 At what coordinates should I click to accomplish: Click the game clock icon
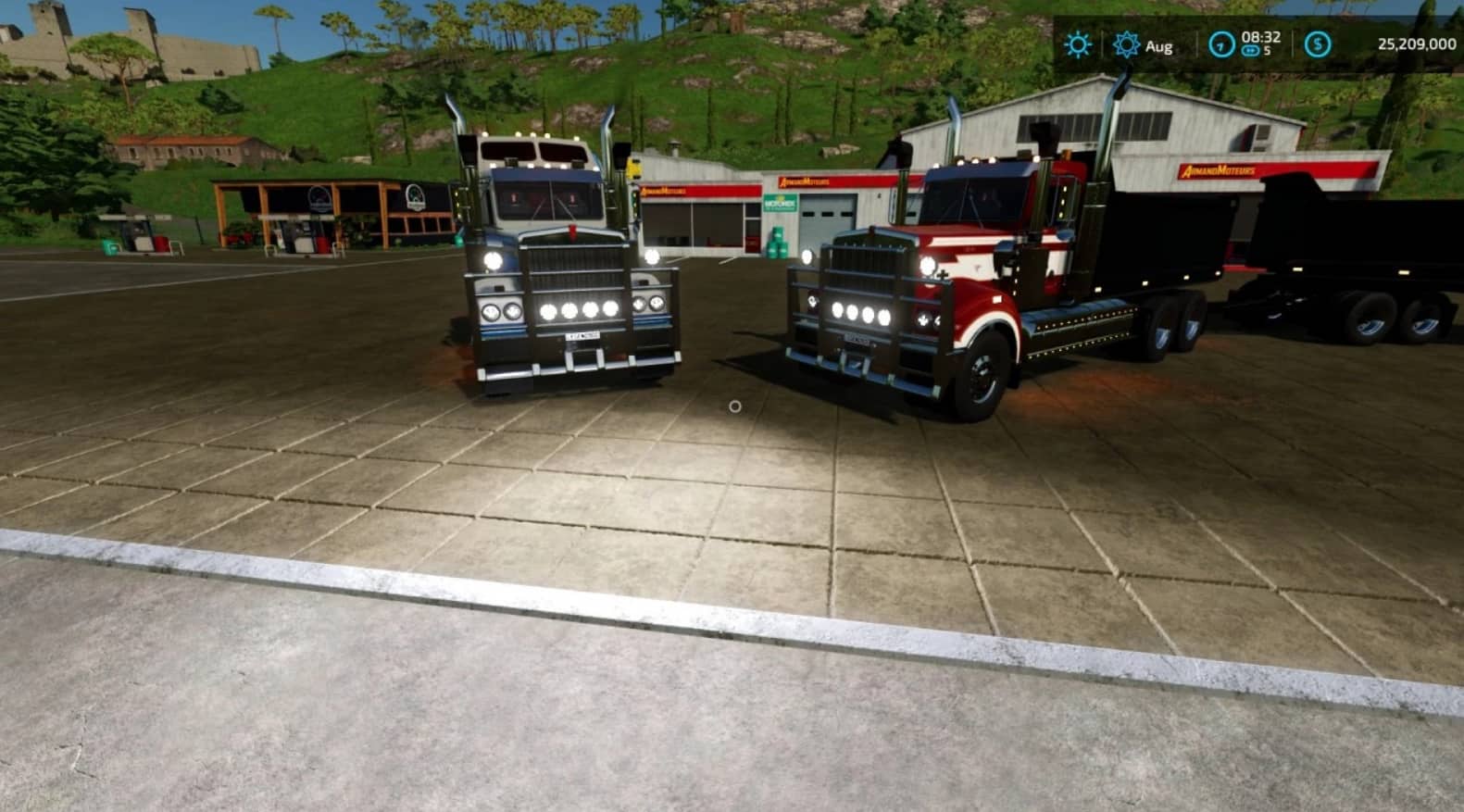pyautogui.click(x=1221, y=44)
